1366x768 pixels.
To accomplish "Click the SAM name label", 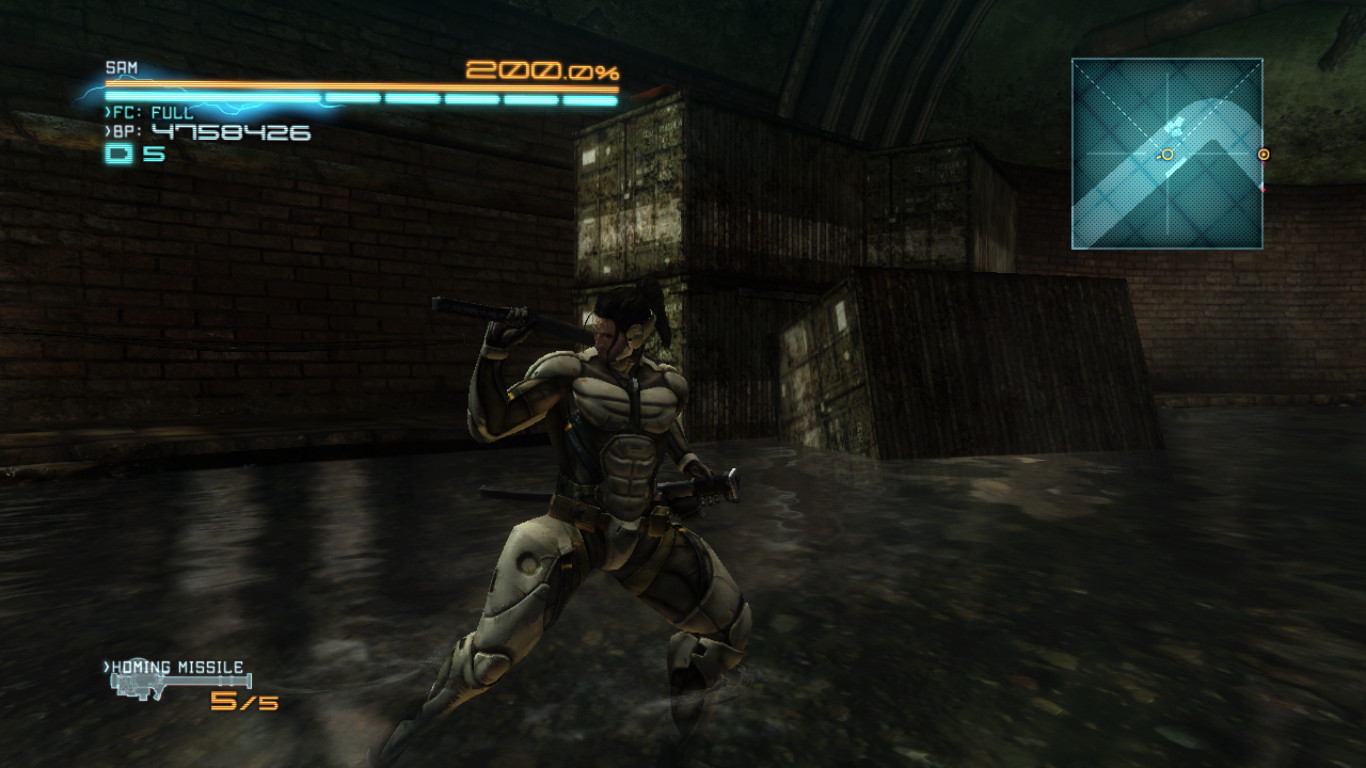I will point(121,66).
